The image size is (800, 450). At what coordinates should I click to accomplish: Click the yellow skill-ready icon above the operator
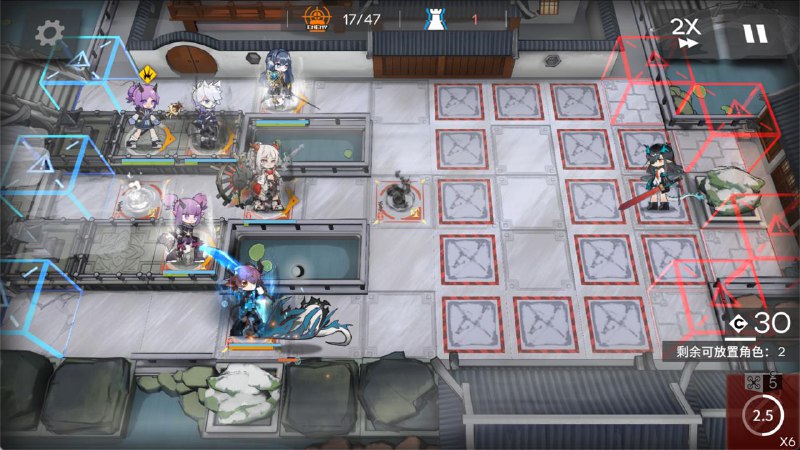[149, 73]
